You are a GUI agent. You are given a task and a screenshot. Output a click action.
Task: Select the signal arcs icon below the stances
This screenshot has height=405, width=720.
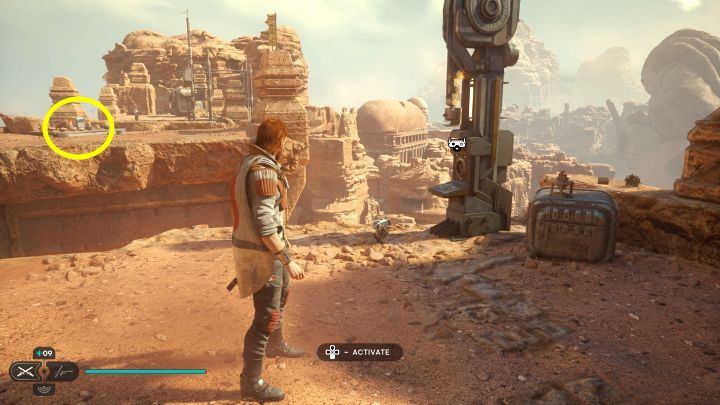(x=44, y=389)
